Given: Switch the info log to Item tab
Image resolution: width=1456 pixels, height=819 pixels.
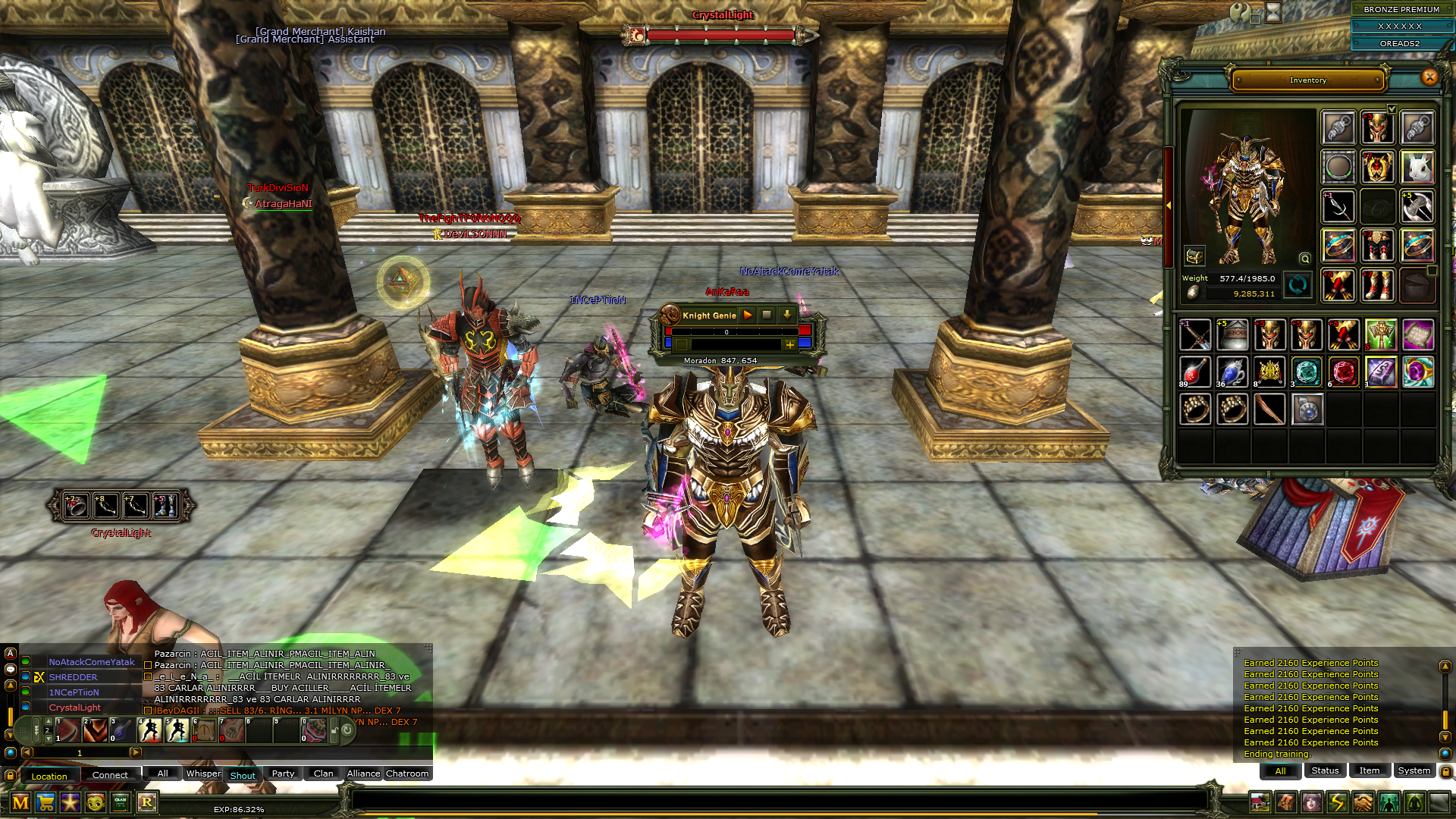Looking at the screenshot, I should [1369, 770].
